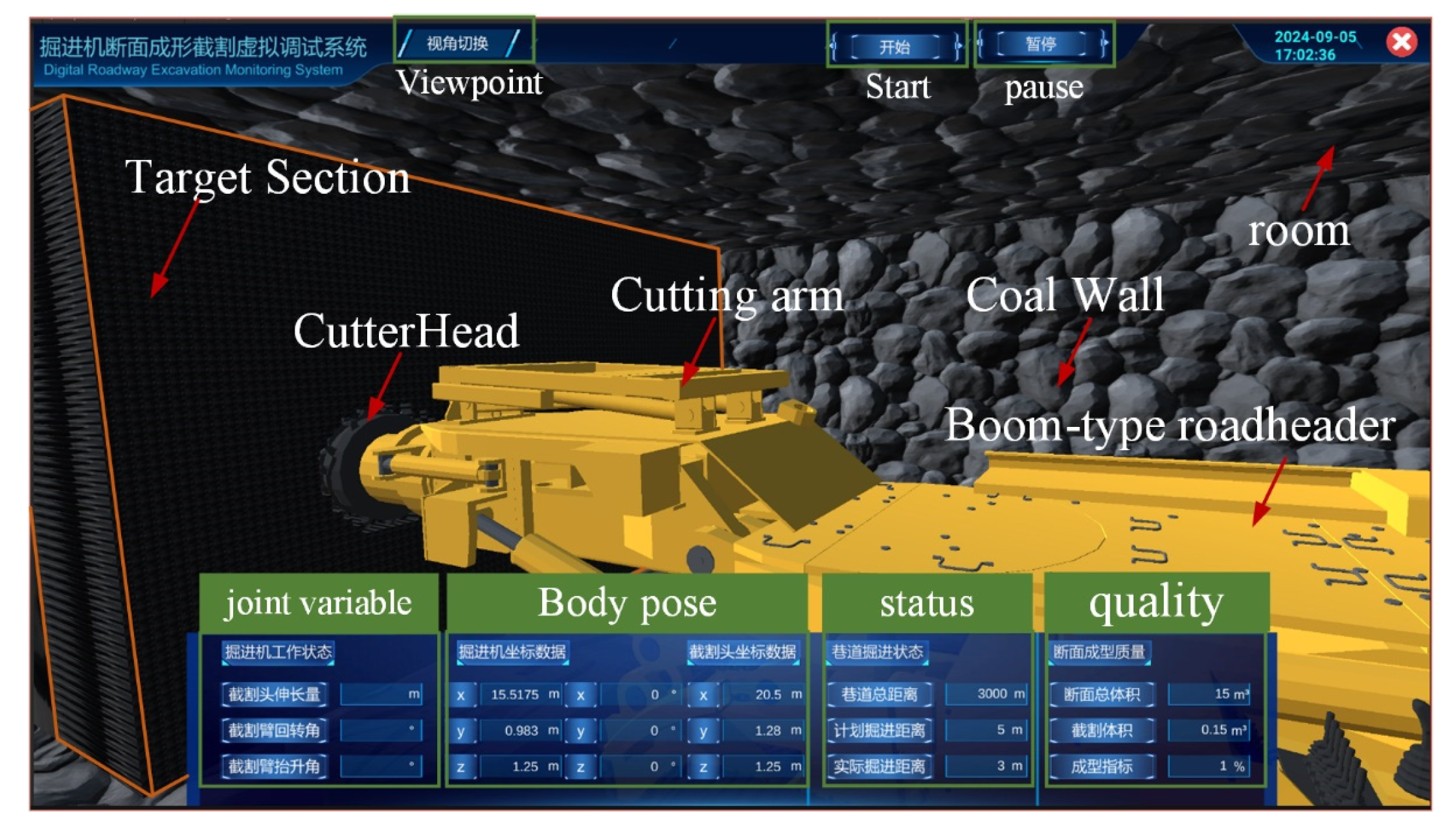Pause the simulation using the 暂停 button
The width and height of the screenshot is (1456, 837).
(1041, 44)
